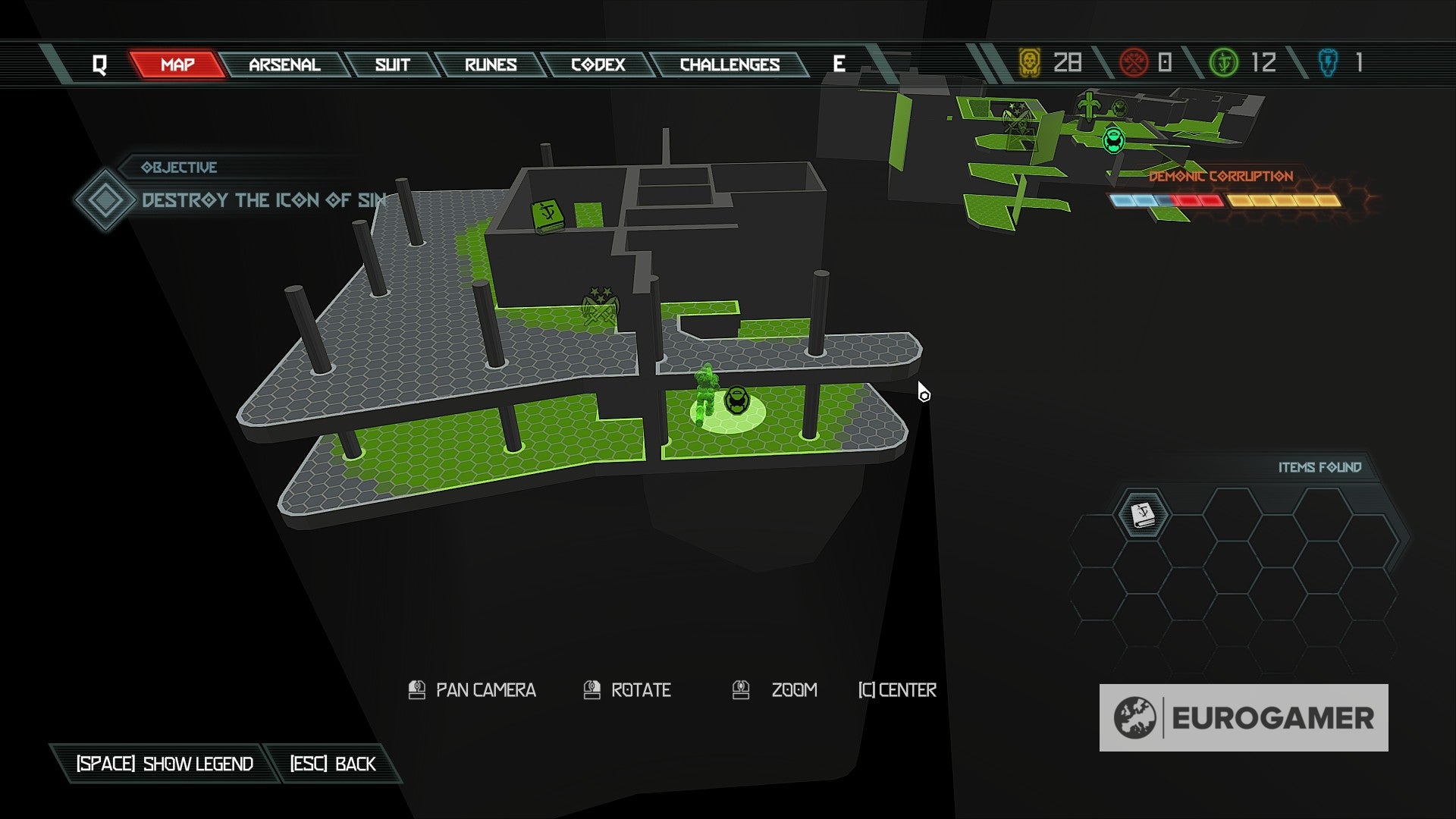Image resolution: width=1456 pixels, height=819 pixels.
Task: Select the Suit tab
Action: pyautogui.click(x=392, y=64)
